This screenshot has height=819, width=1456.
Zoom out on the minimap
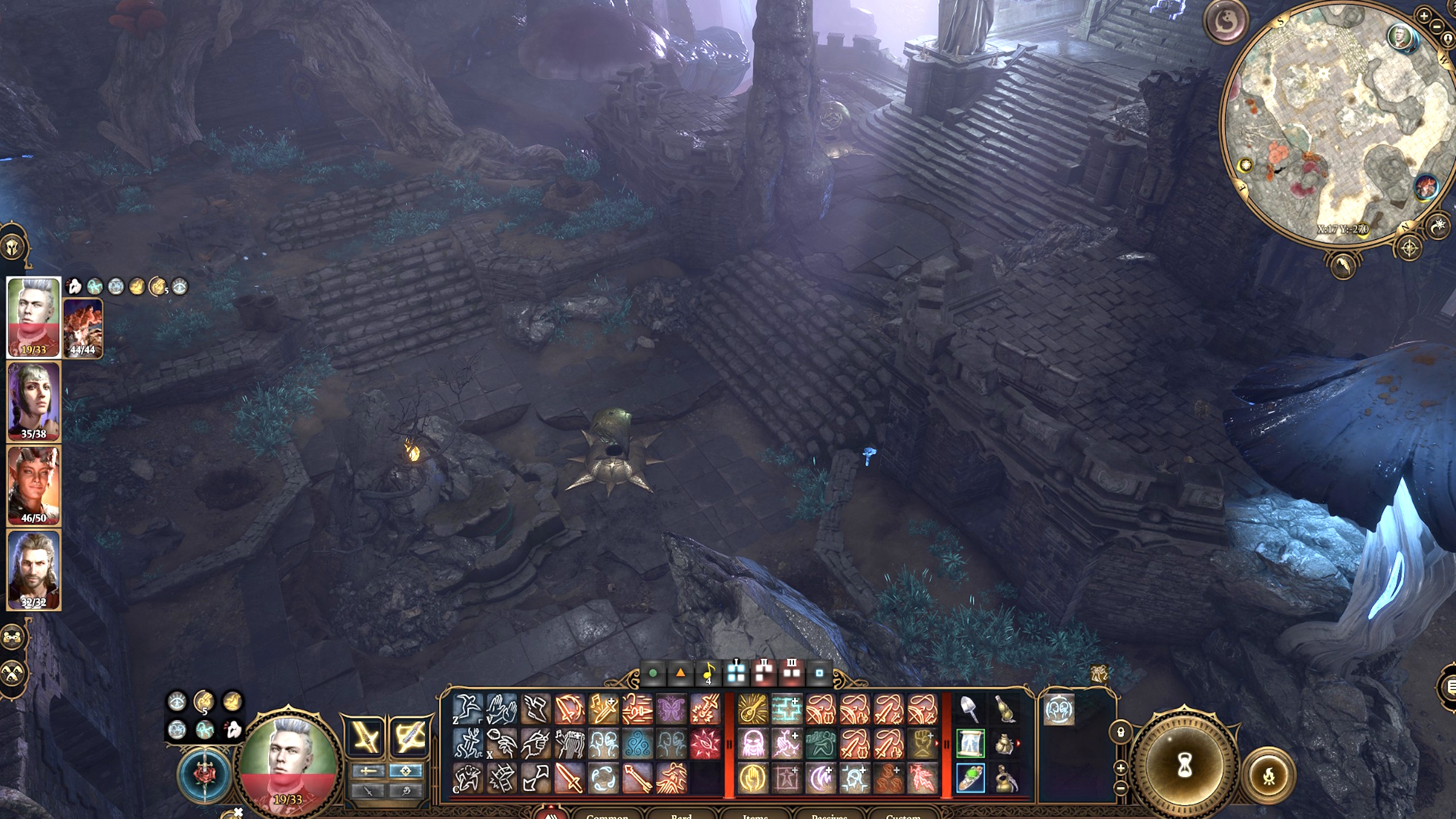pyautogui.click(x=1438, y=26)
